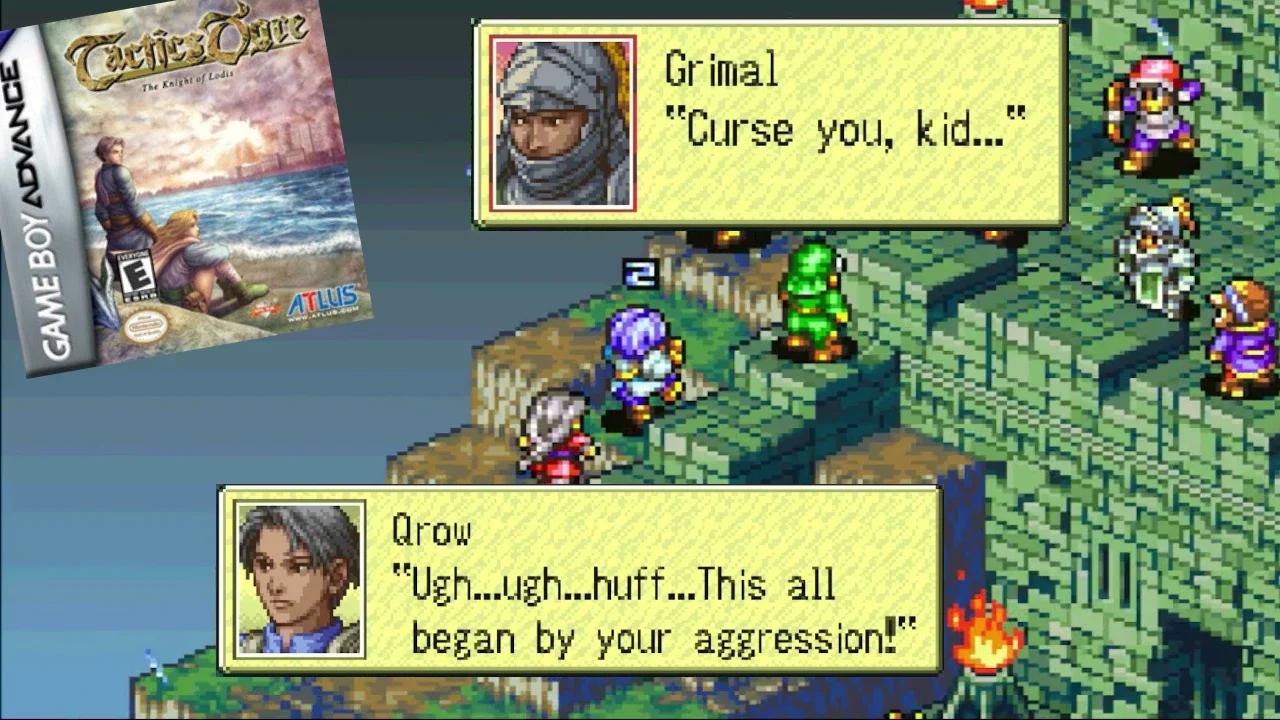Toggle the height marker numbered 2 tile
This screenshot has height=720, width=1280.
point(638,272)
